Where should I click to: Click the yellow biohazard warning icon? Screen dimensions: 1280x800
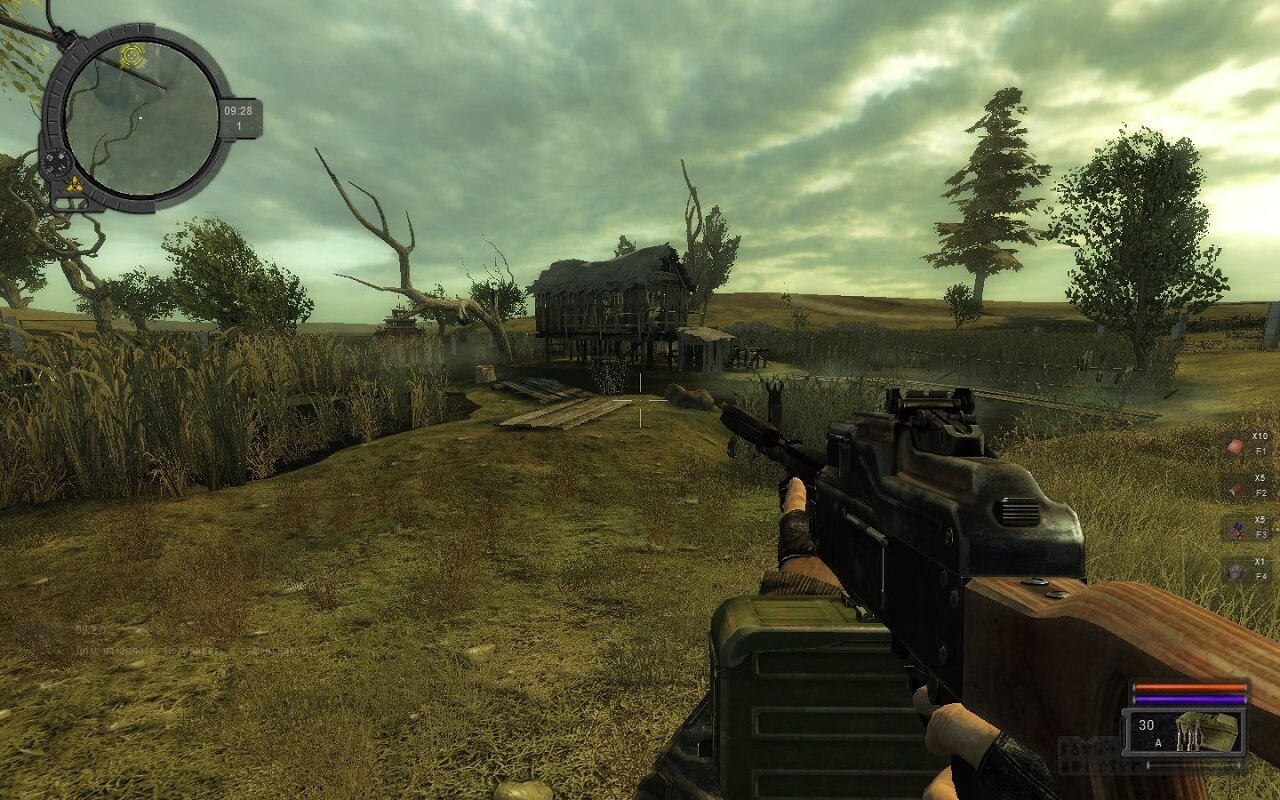point(73,184)
